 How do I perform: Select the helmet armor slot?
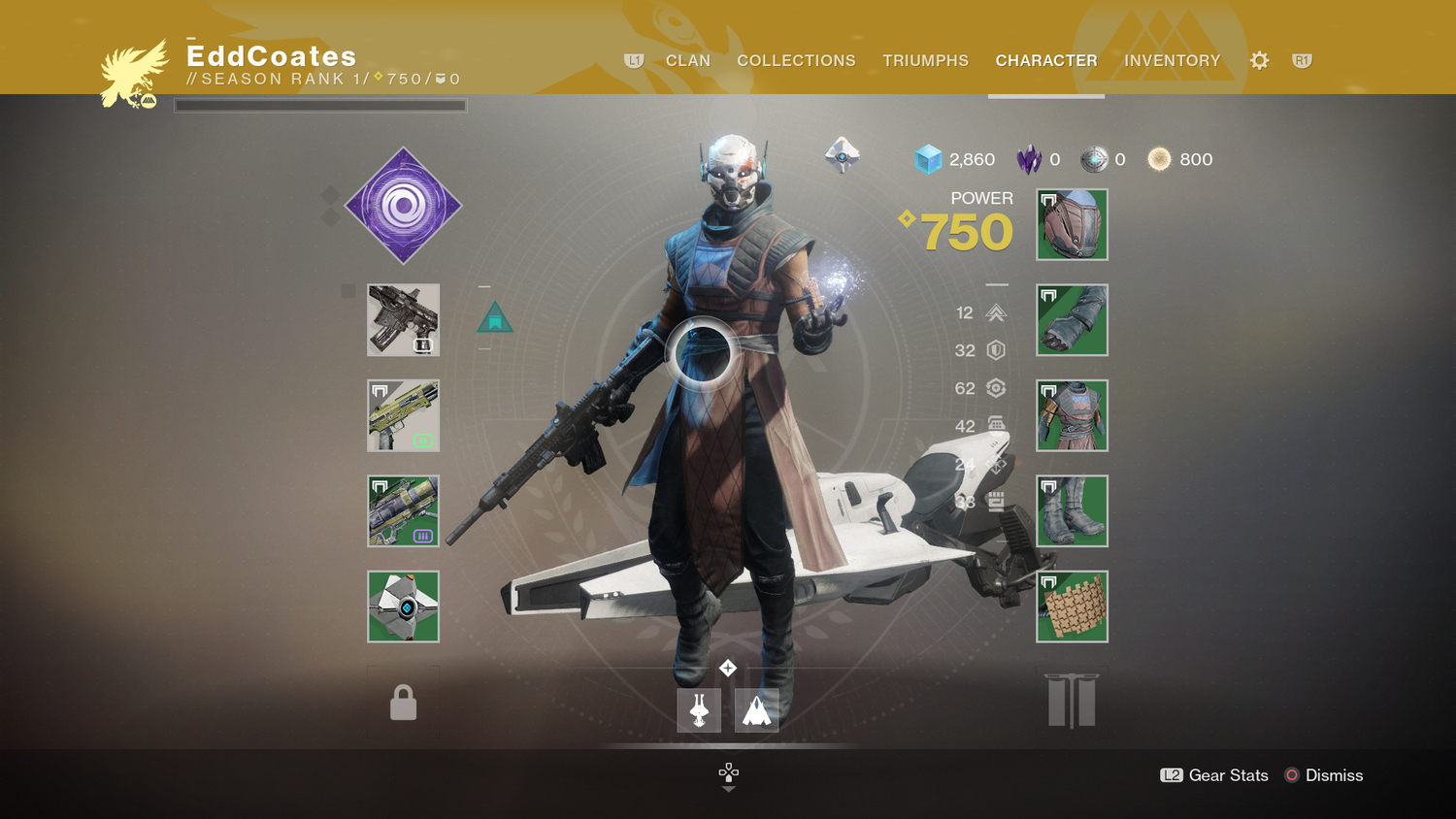(1072, 225)
